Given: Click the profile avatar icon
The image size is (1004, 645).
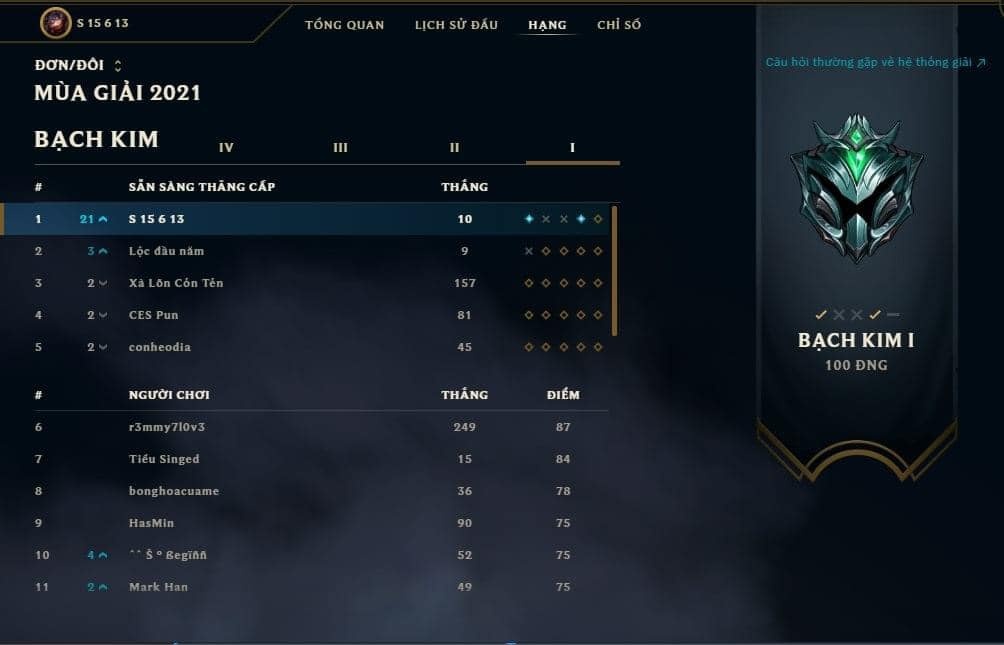Looking at the screenshot, I should [x=55, y=22].
